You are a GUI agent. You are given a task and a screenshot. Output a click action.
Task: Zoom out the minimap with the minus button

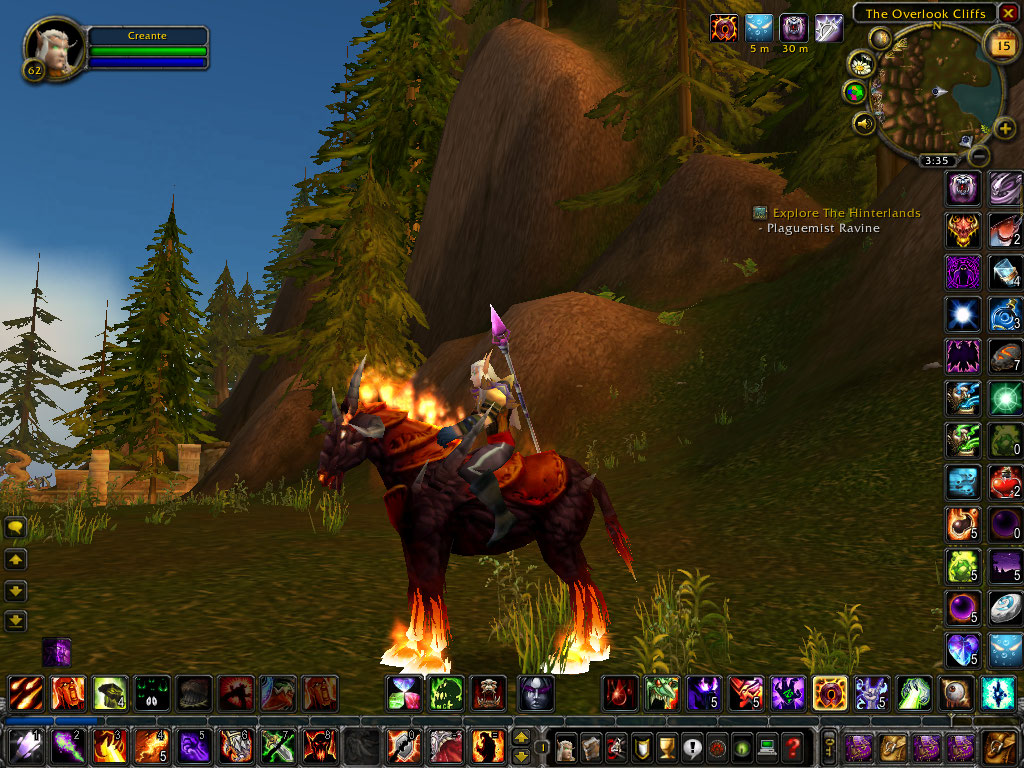980,156
